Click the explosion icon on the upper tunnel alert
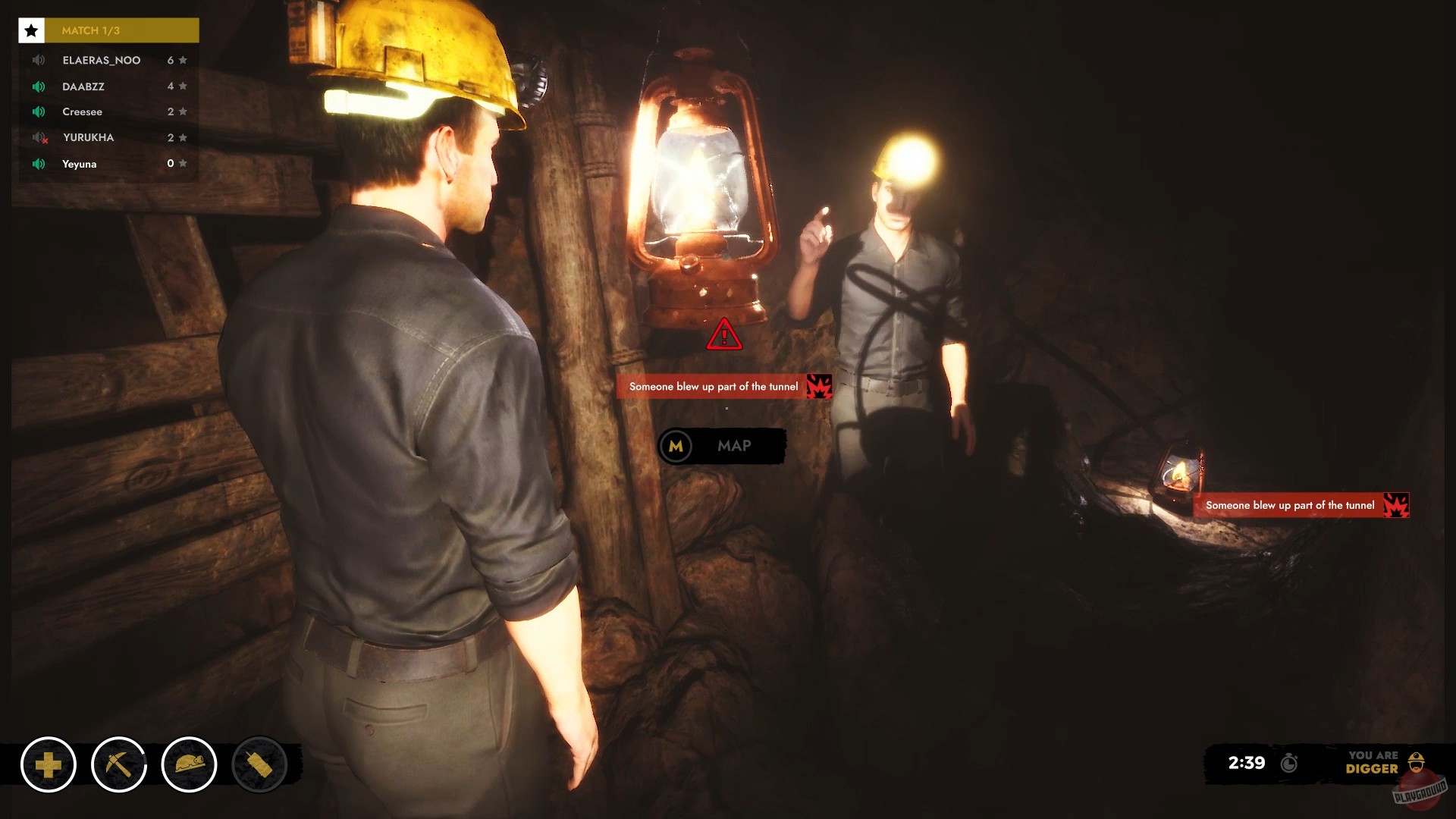Image resolution: width=1456 pixels, height=819 pixels. [x=819, y=386]
